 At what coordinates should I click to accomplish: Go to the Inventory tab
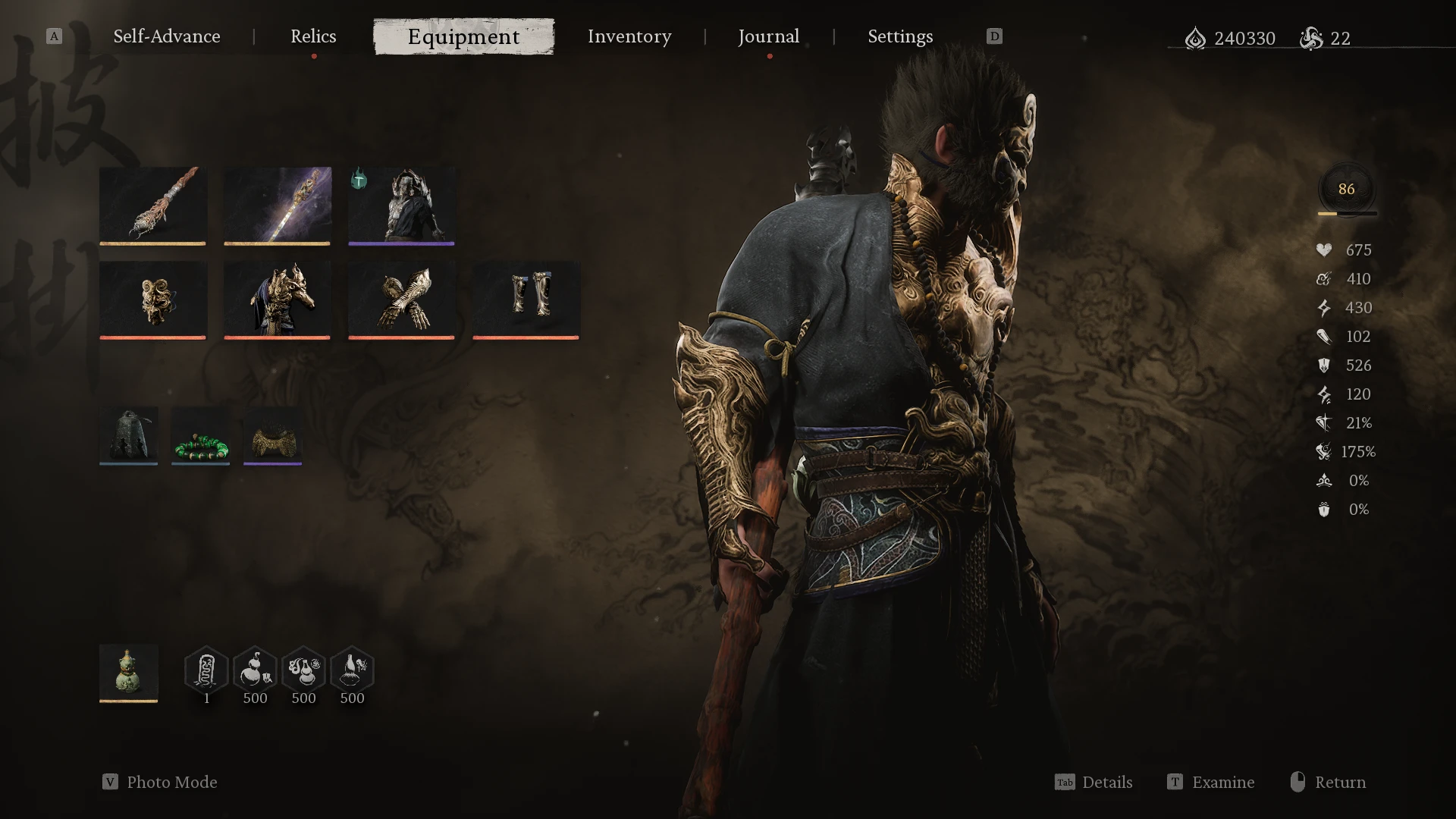[629, 36]
